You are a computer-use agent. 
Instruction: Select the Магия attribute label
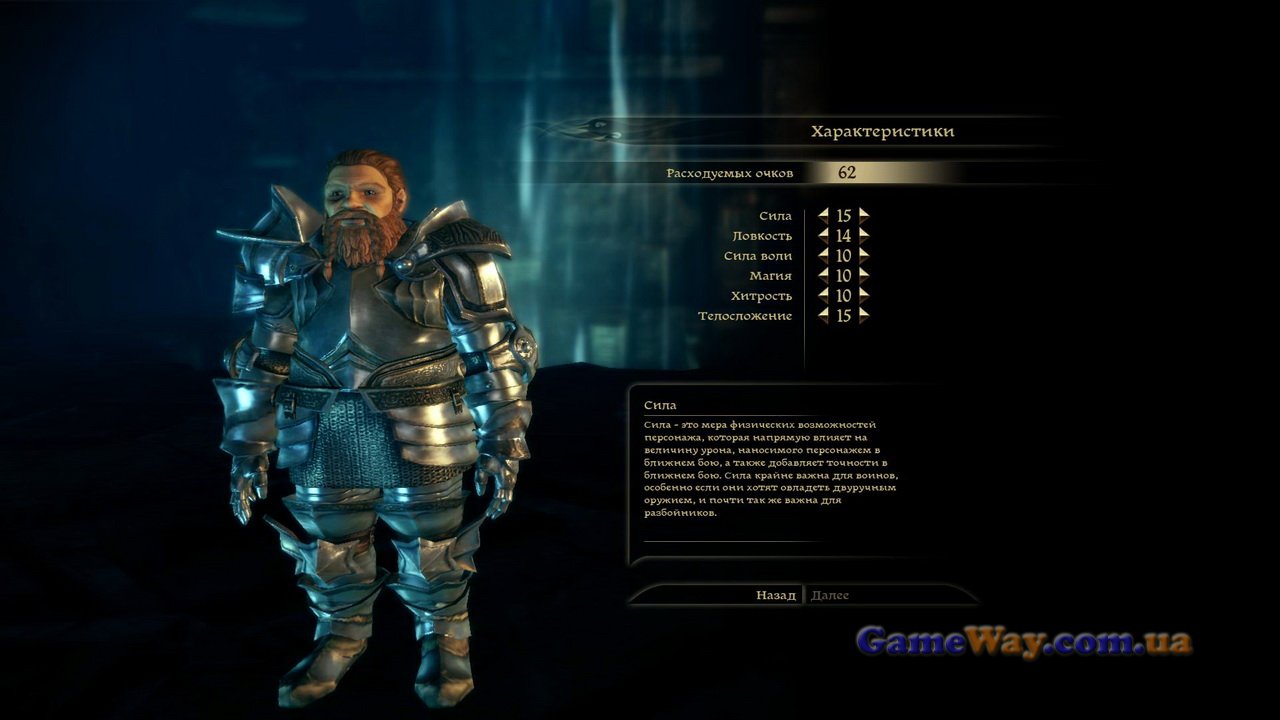[x=770, y=276]
